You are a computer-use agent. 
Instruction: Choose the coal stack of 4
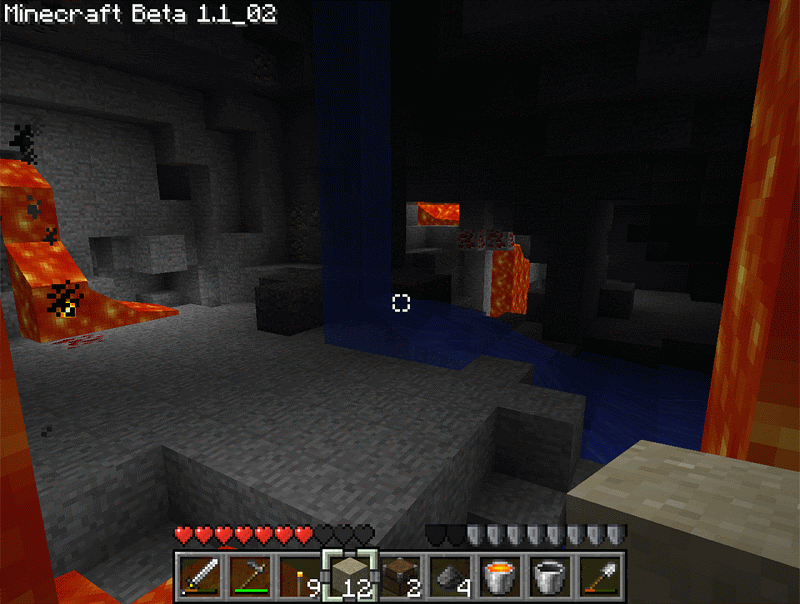click(x=450, y=577)
